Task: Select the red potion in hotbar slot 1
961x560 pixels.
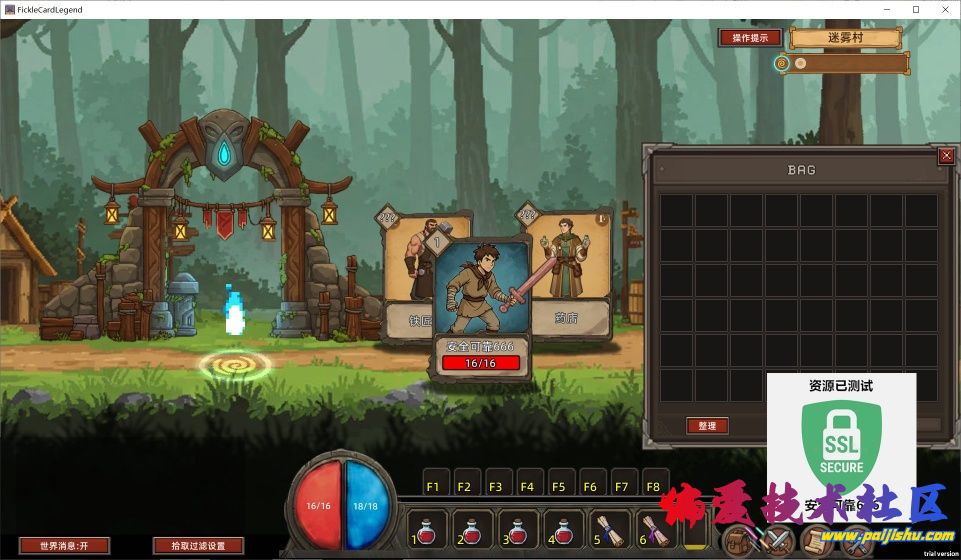Action: click(425, 529)
